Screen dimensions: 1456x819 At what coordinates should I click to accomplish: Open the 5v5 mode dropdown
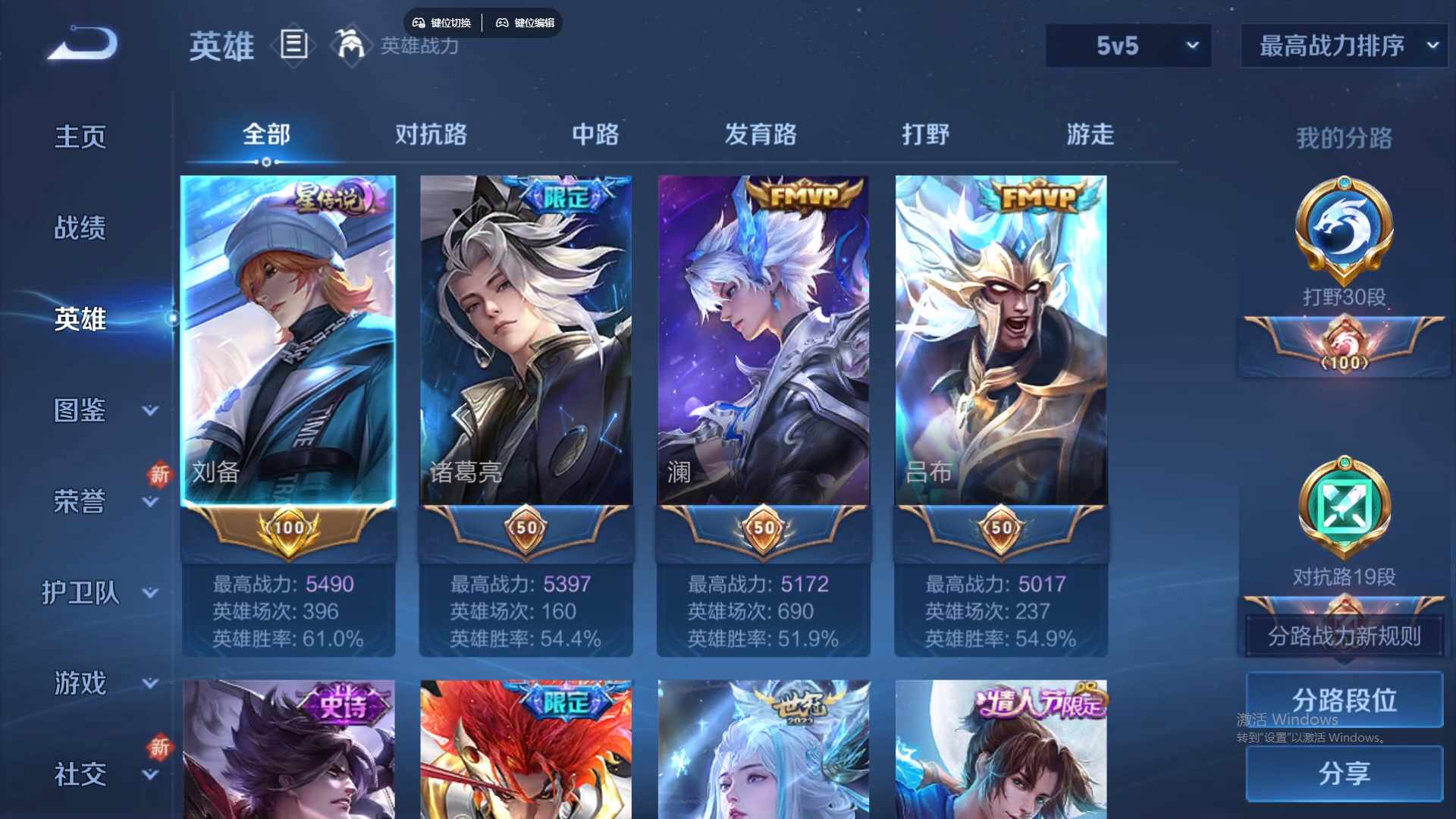(1128, 45)
